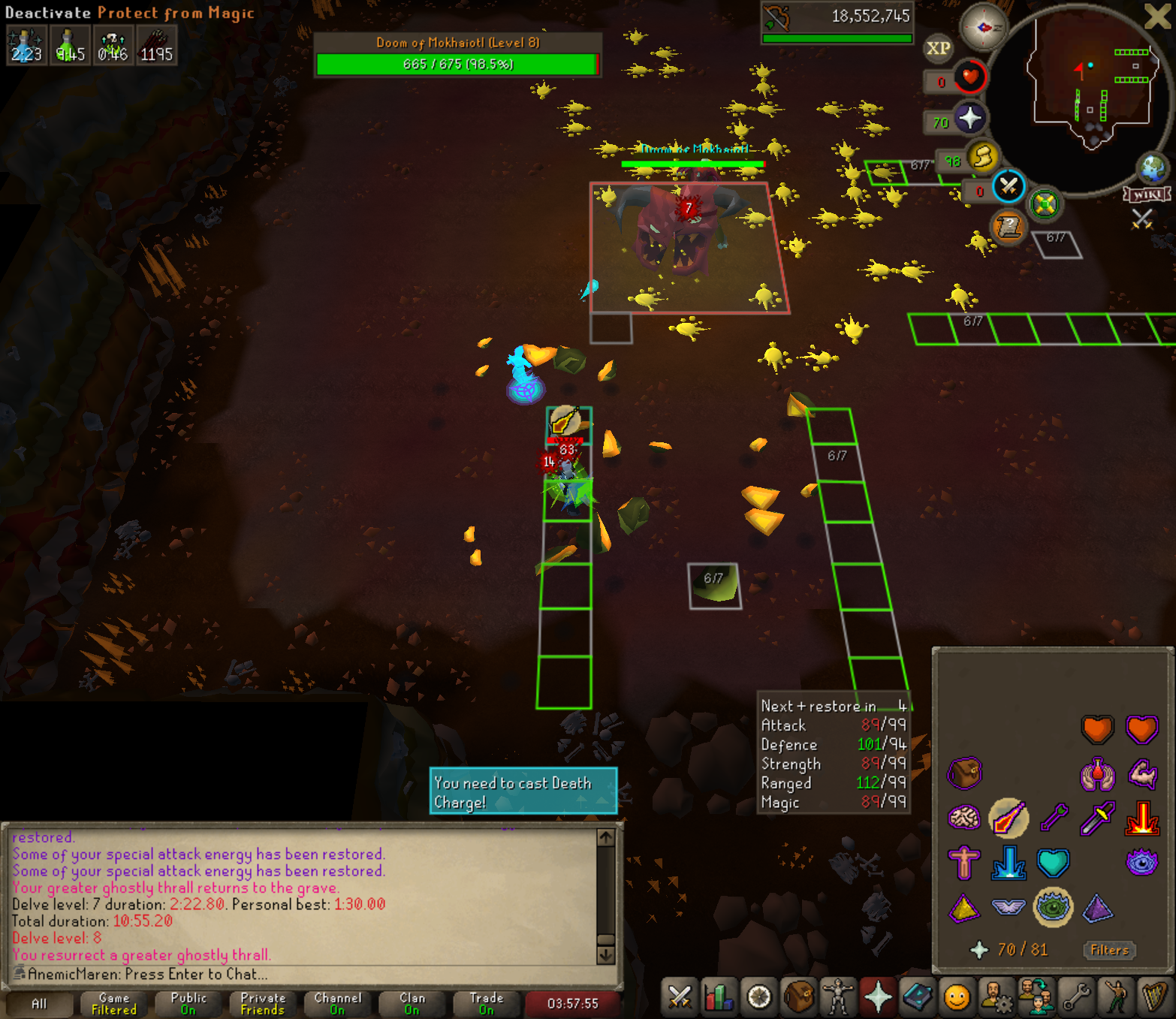Click the Filters button in the spellbook
This screenshot has width=1176, height=1019.
pos(1109,950)
